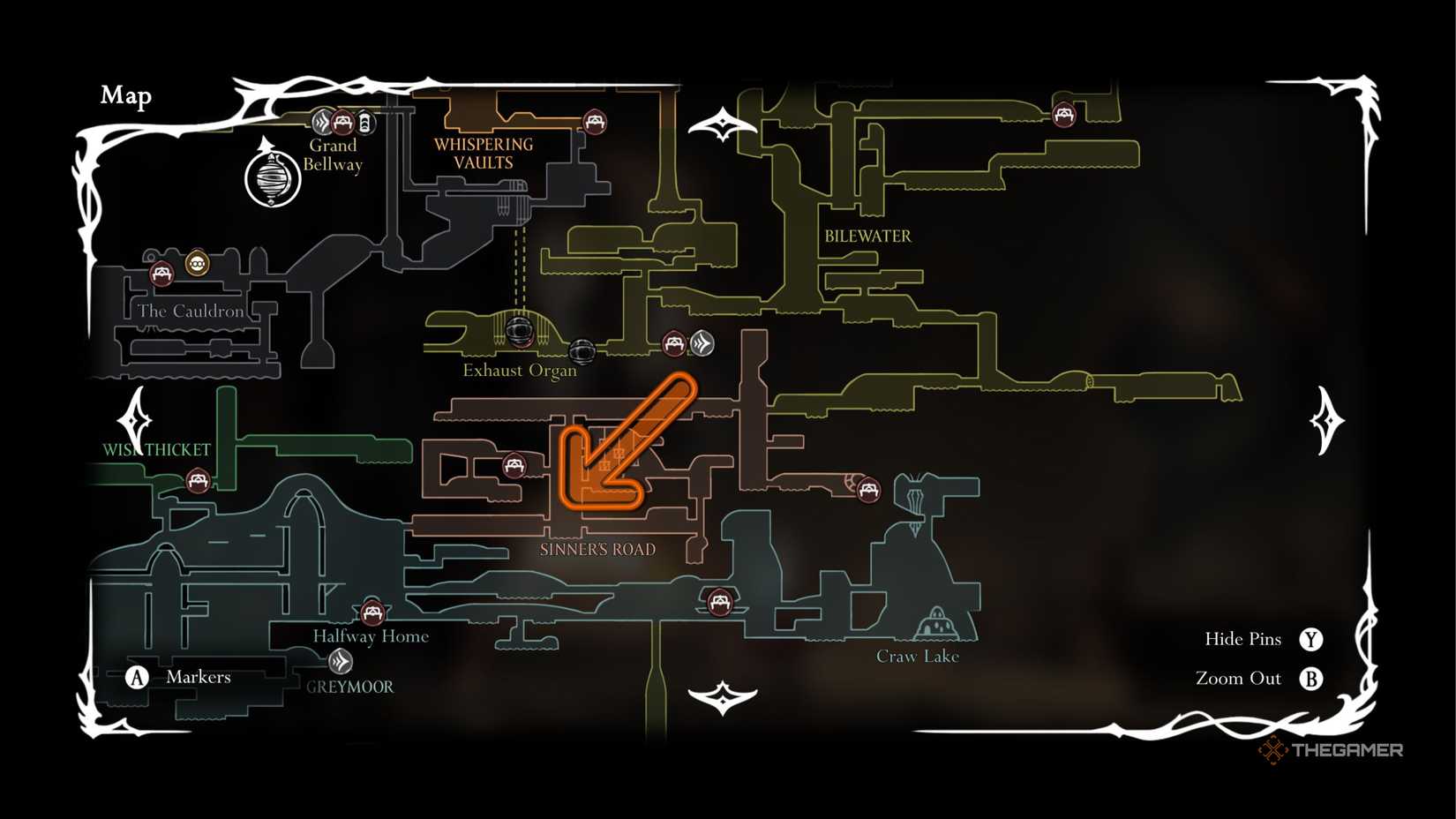Click the bench pin above Whispering Vaults
The height and width of the screenshot is (819, 1456).
pyautogui.click(x=595, y=122)
